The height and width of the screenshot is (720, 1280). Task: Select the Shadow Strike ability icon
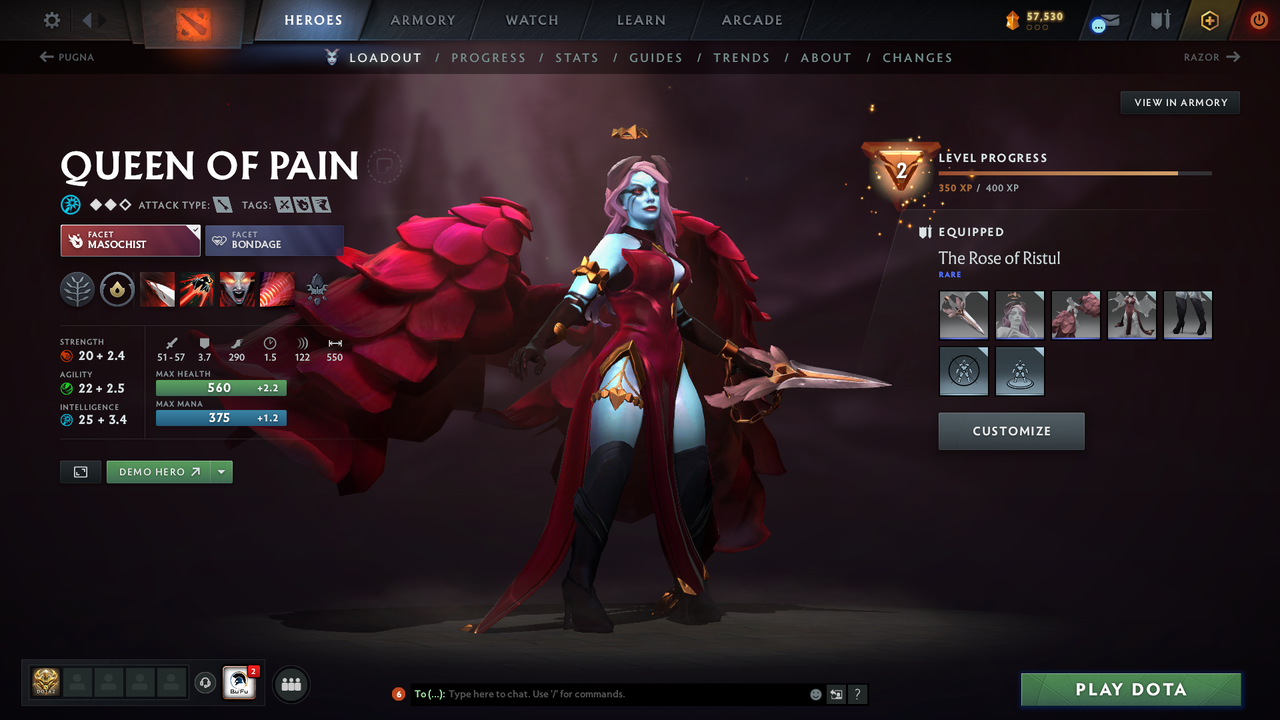(x=157, y=289)
